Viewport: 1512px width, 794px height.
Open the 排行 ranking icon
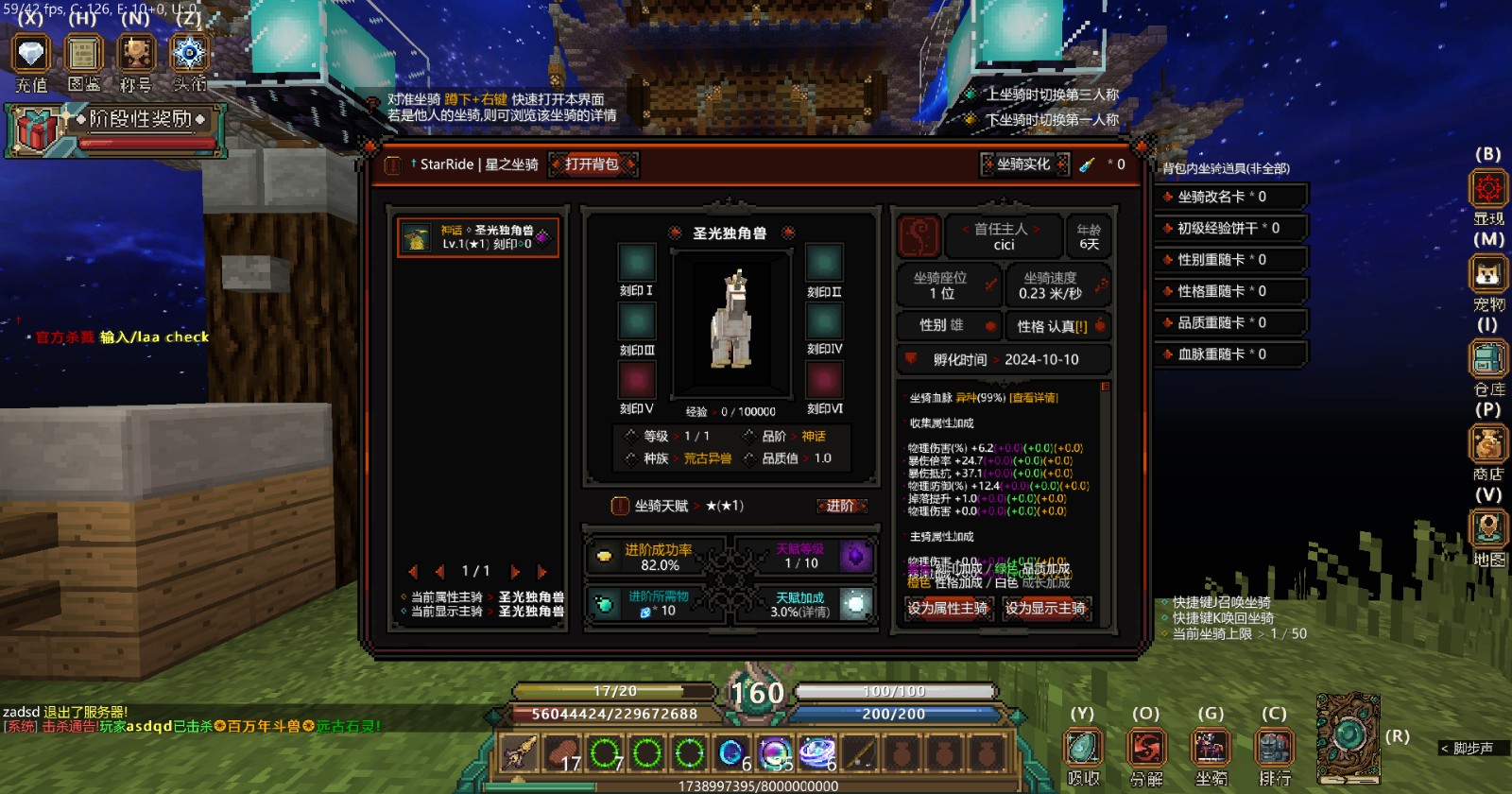pos(1275,749)
